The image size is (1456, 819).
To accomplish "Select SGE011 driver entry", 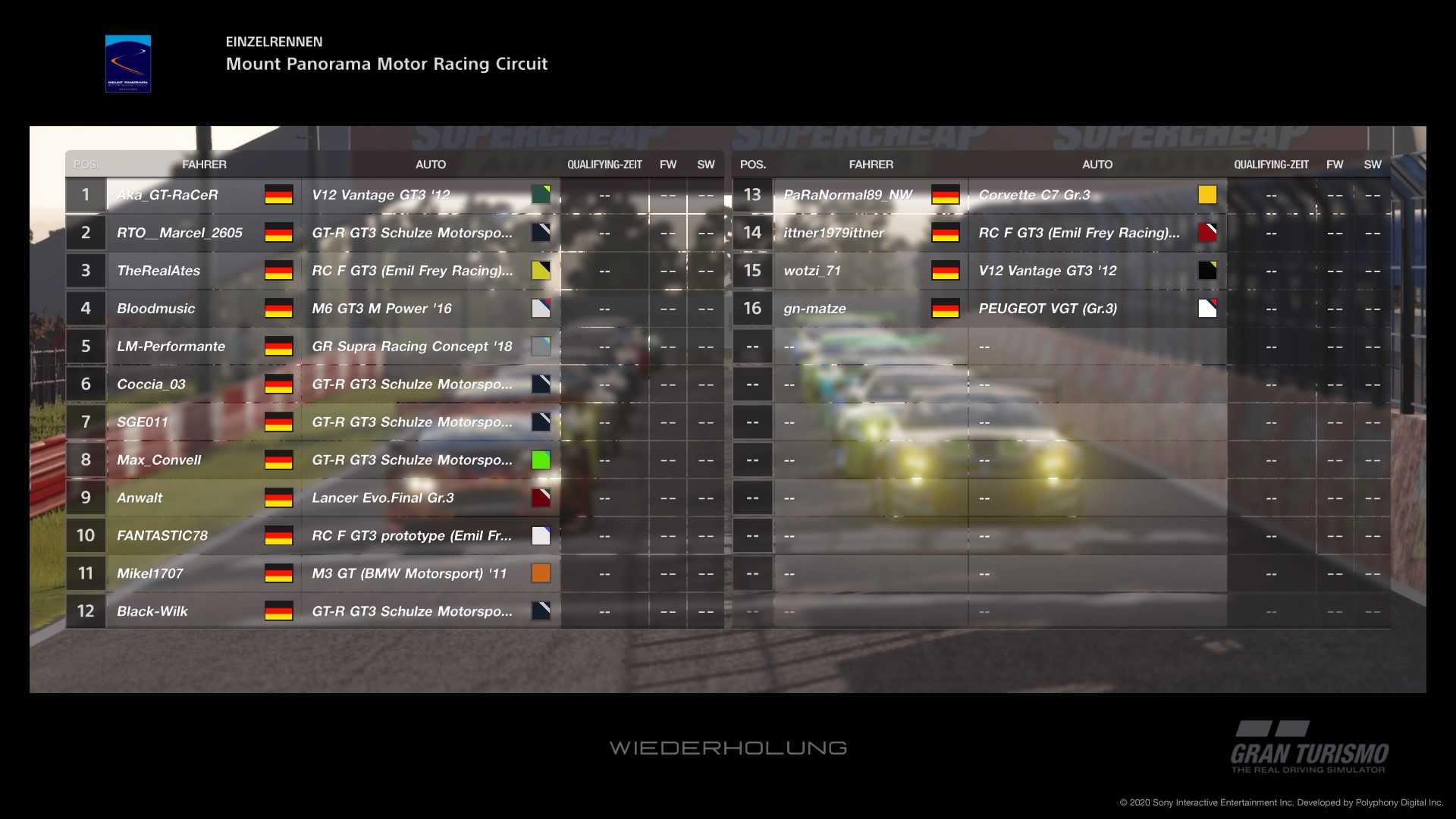I will (143, 422).
